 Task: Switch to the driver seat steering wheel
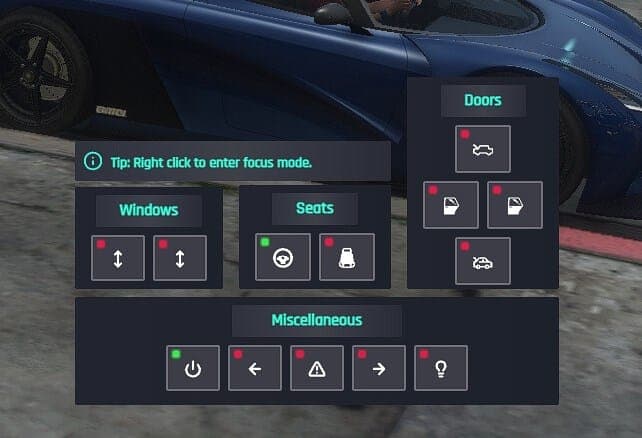(282, 258)
